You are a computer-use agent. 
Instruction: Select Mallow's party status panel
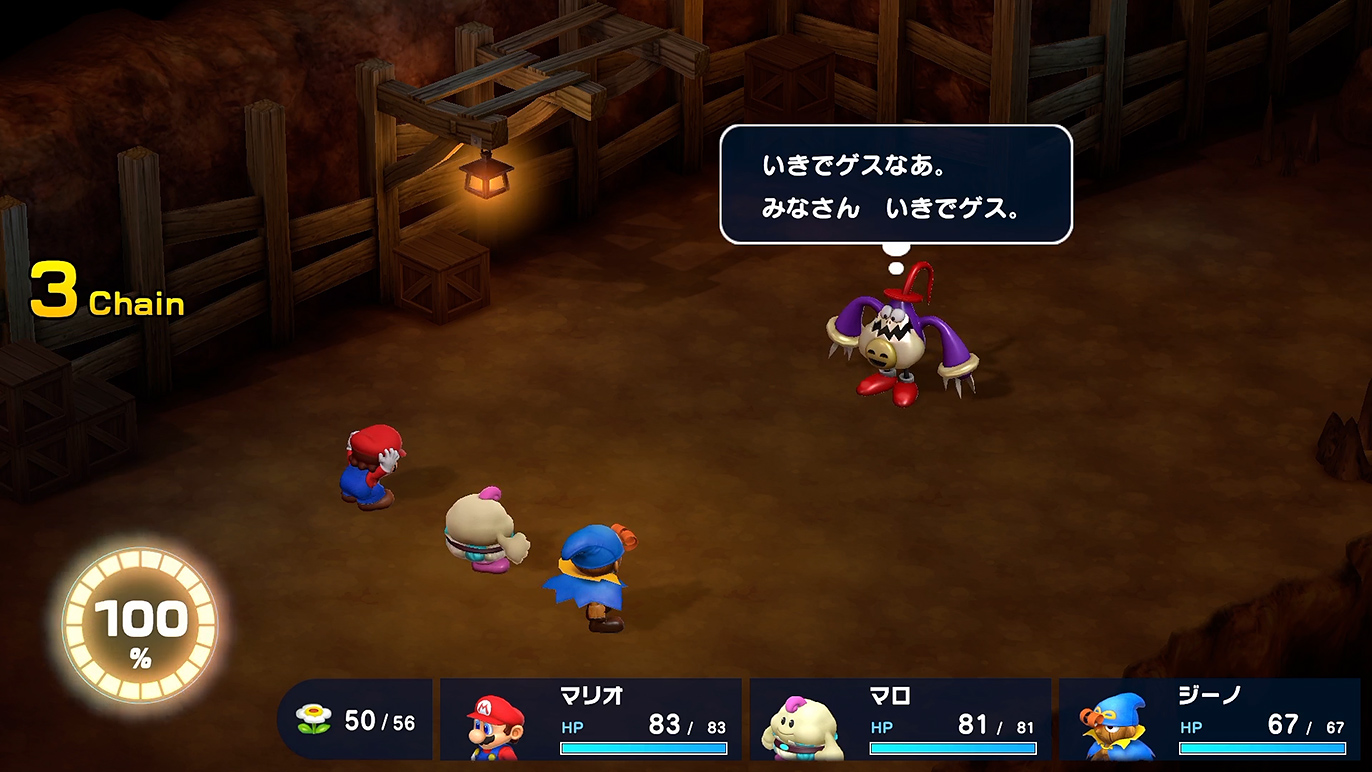[900, 719]
